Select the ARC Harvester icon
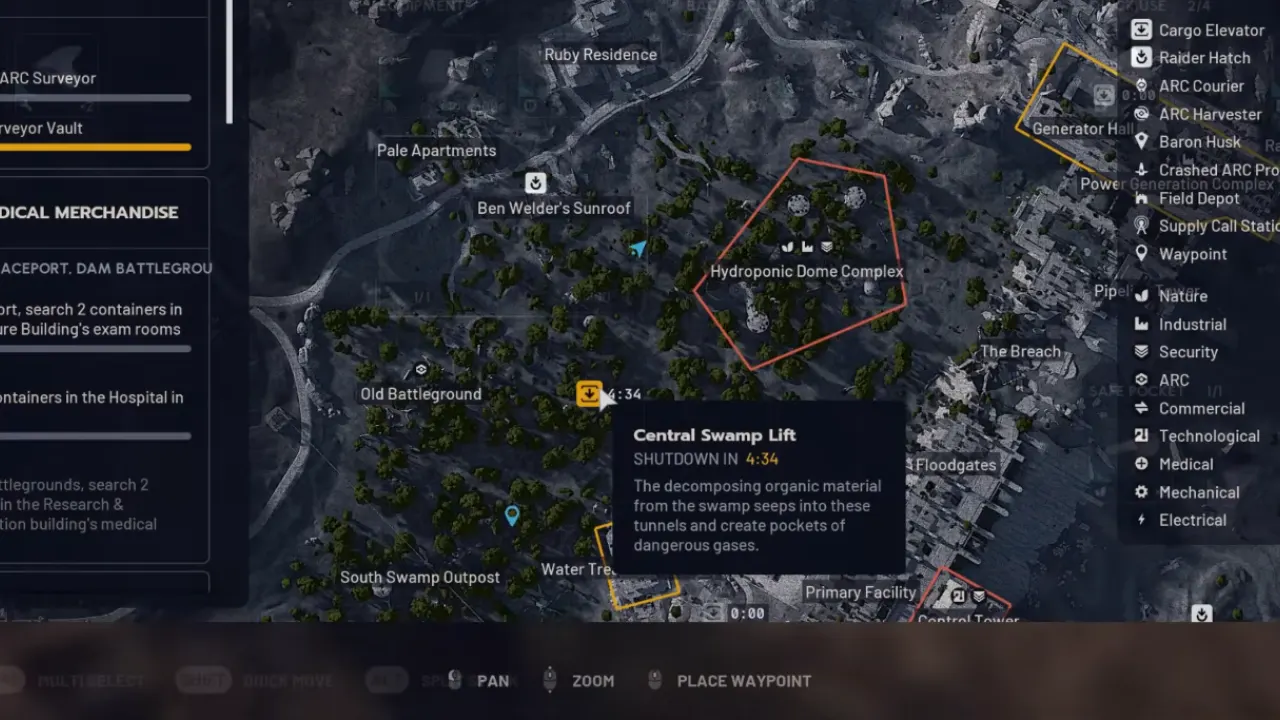Image resolution: width=1280 pixels, height=720 pixels. 1141,114
